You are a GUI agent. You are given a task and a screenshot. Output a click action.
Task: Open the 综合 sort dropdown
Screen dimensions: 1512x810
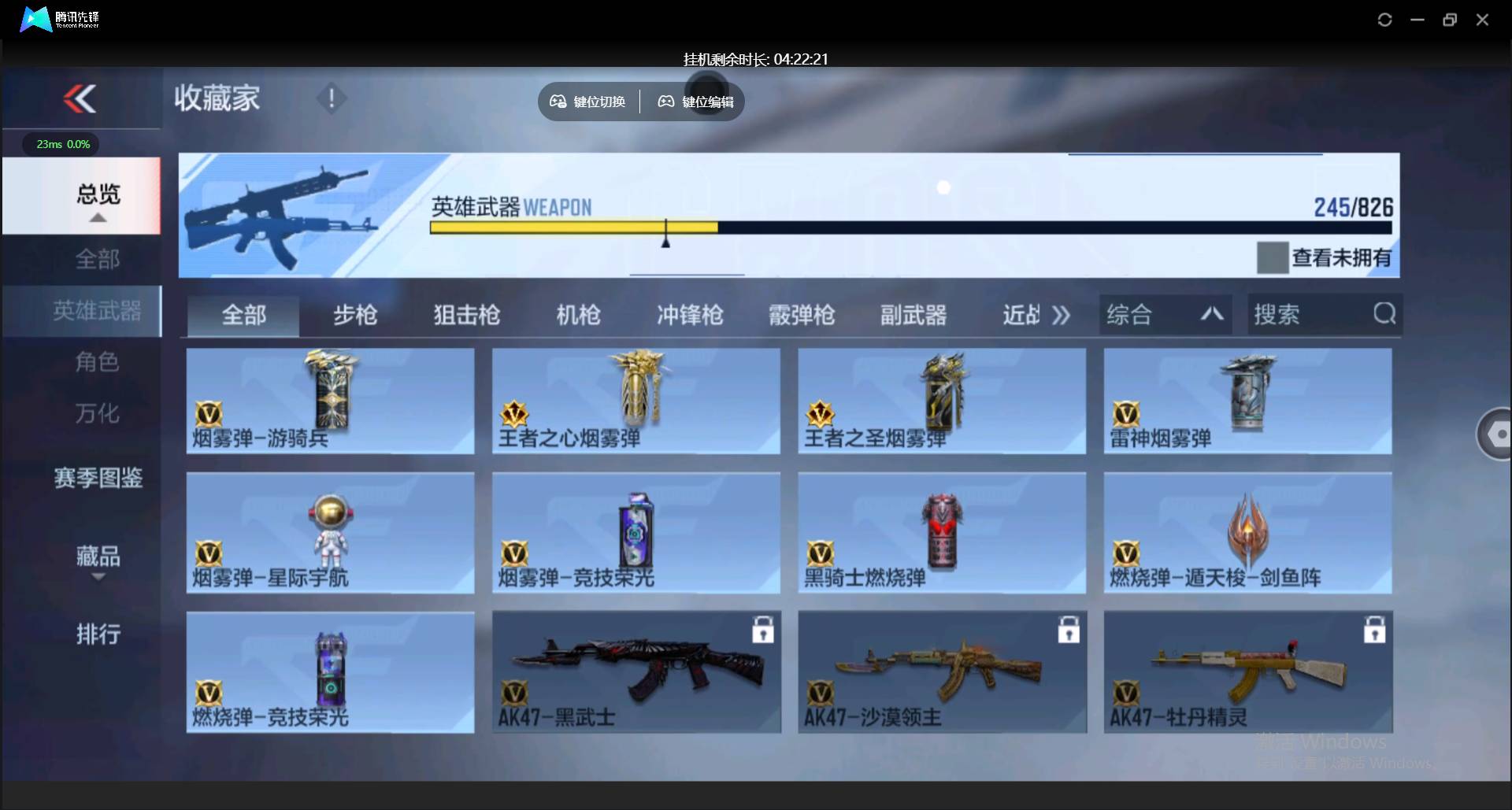tap(1165, 314)
